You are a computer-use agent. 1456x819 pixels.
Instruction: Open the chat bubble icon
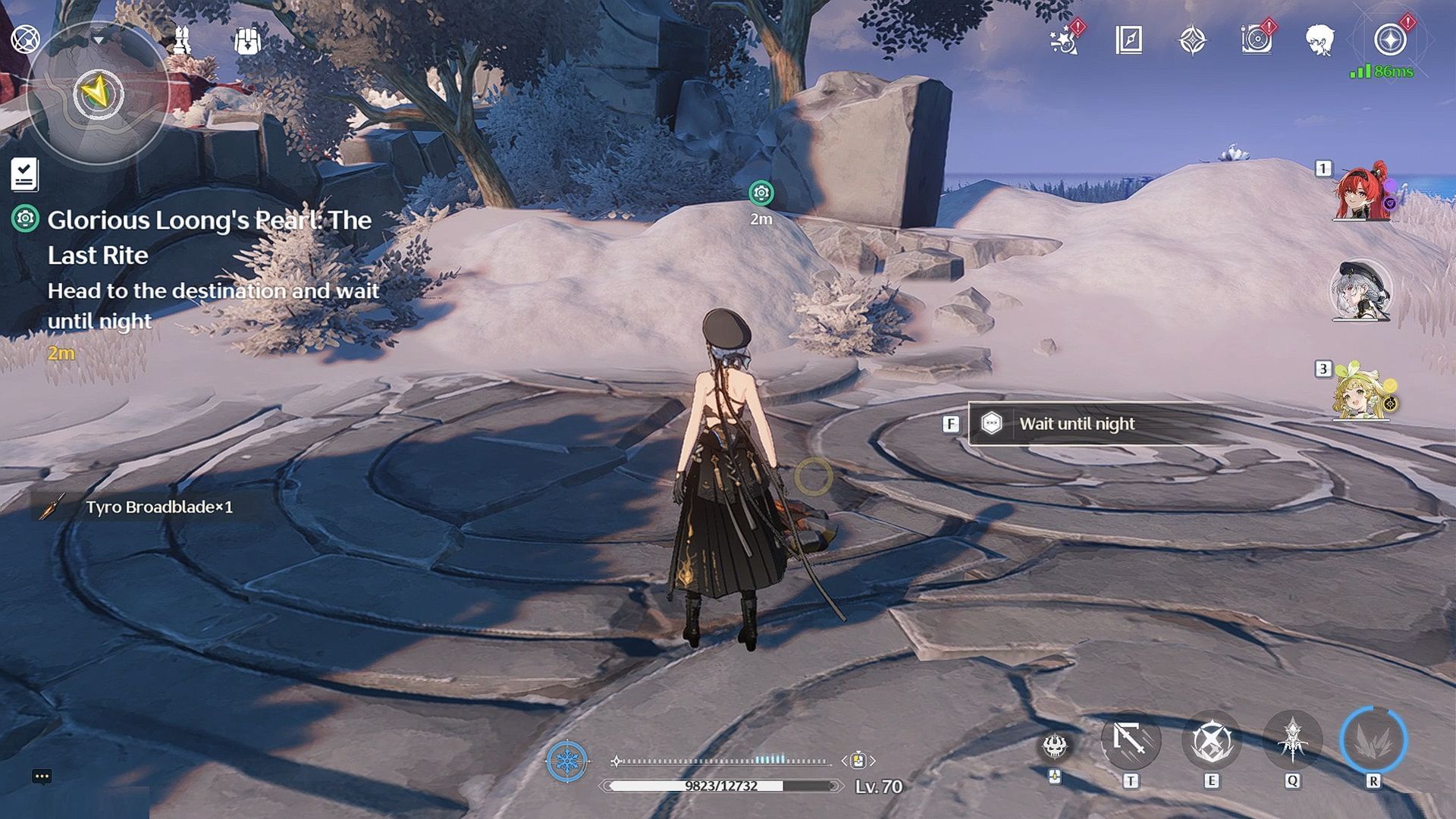42,776
